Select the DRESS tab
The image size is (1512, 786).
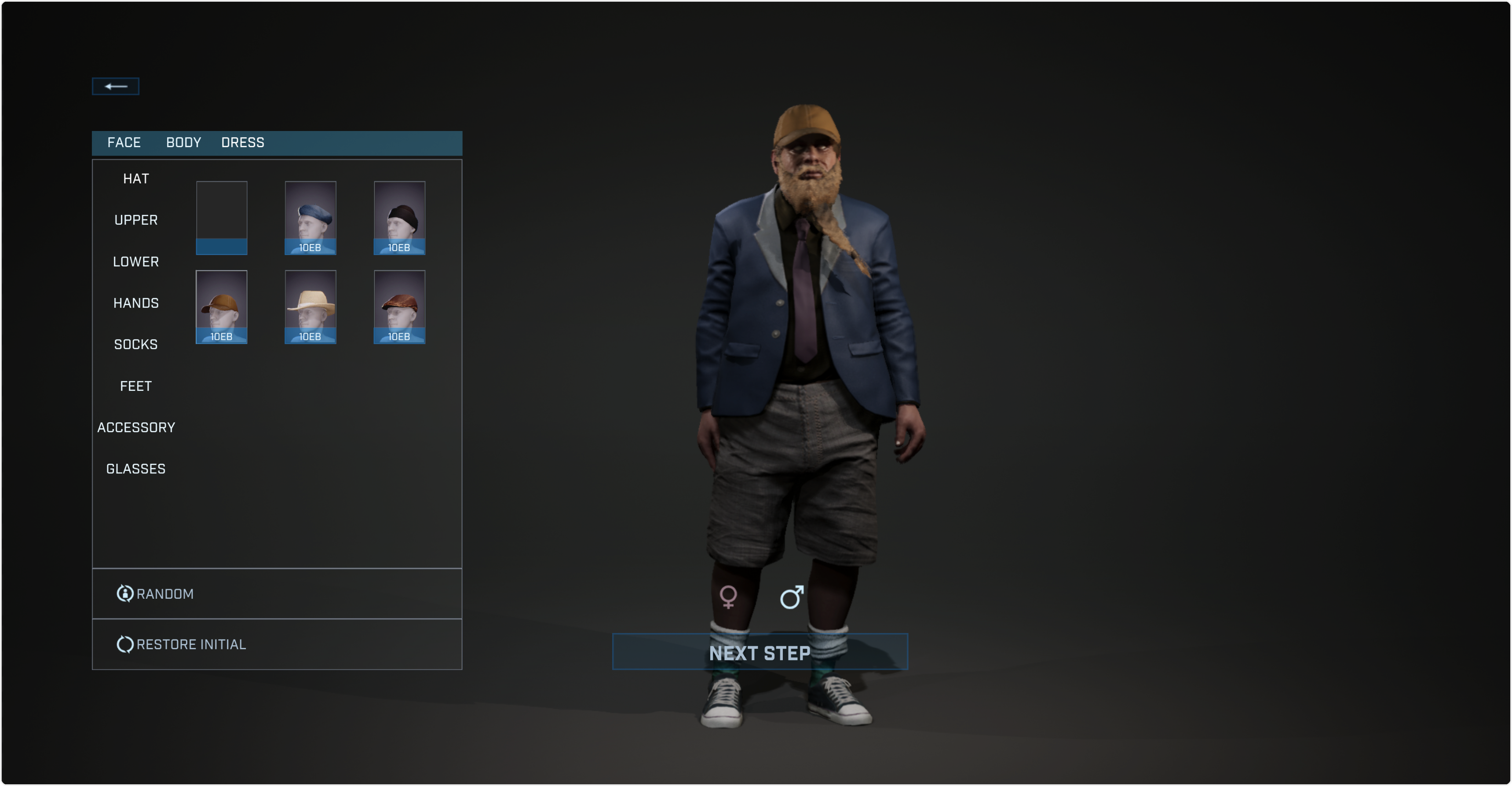click(x=242, y=142)
